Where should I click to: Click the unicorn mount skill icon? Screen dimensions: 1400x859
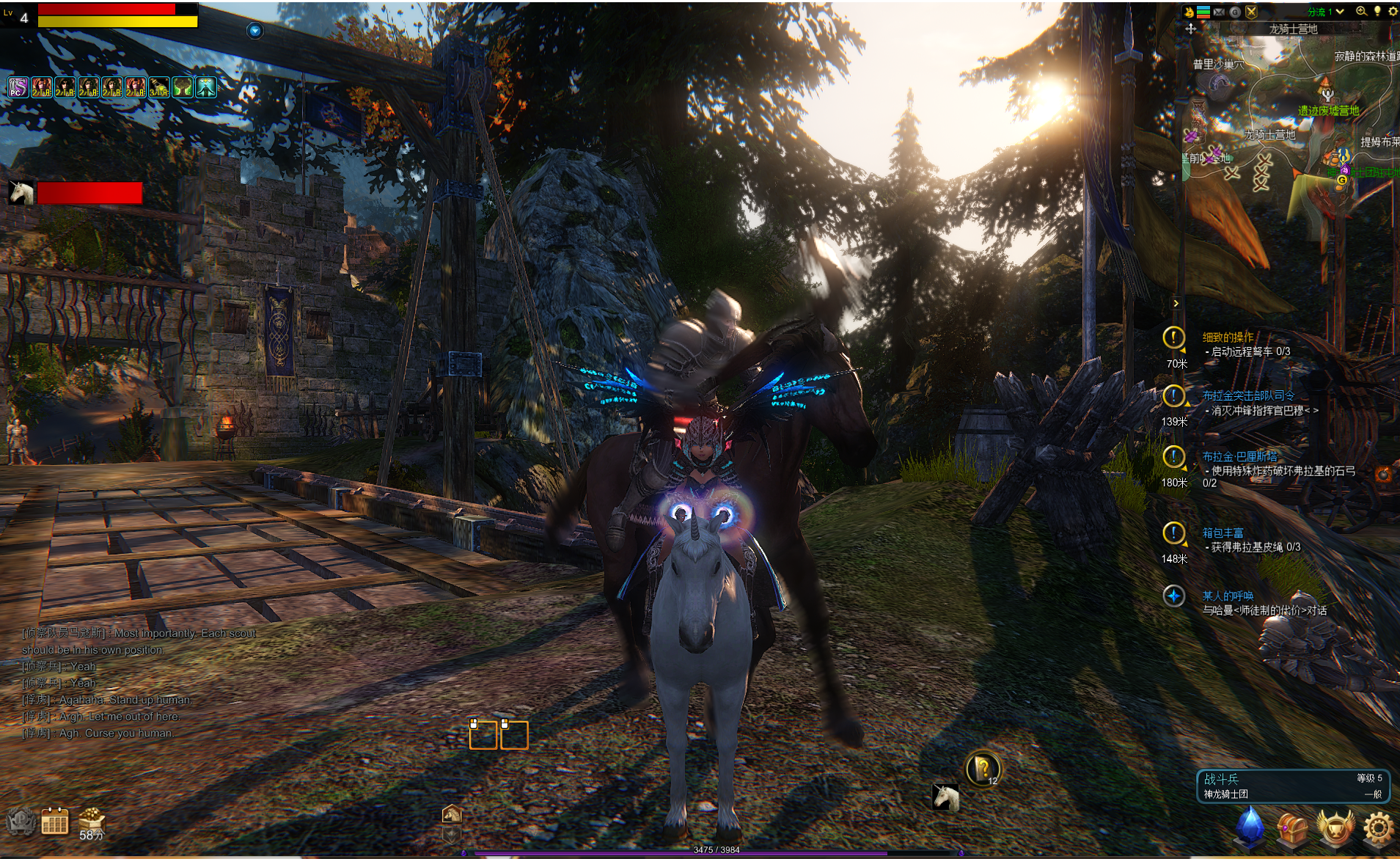945,797
